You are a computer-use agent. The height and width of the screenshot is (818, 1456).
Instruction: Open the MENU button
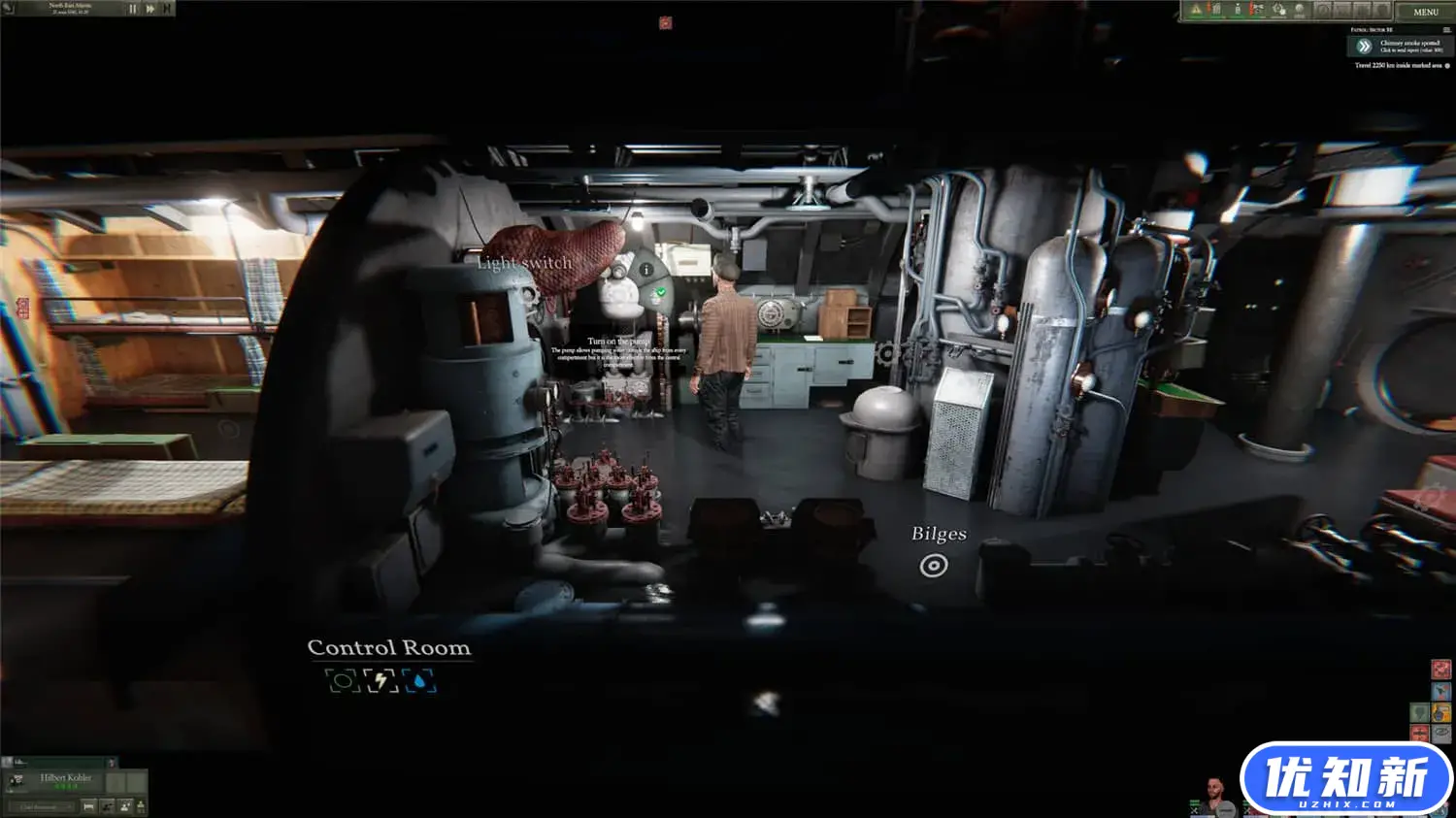pos(1425,12)
